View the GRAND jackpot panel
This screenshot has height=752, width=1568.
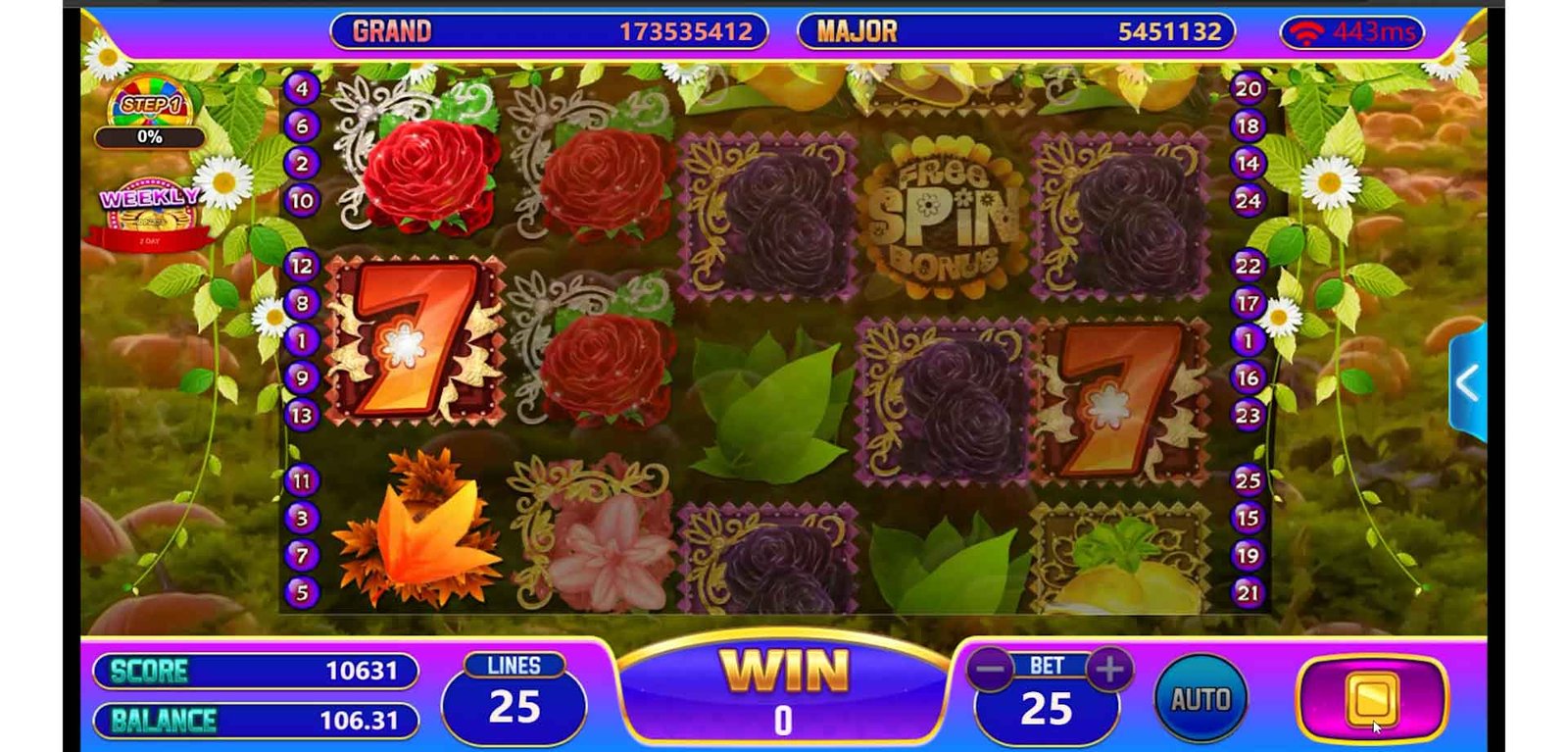pos(549,31)
